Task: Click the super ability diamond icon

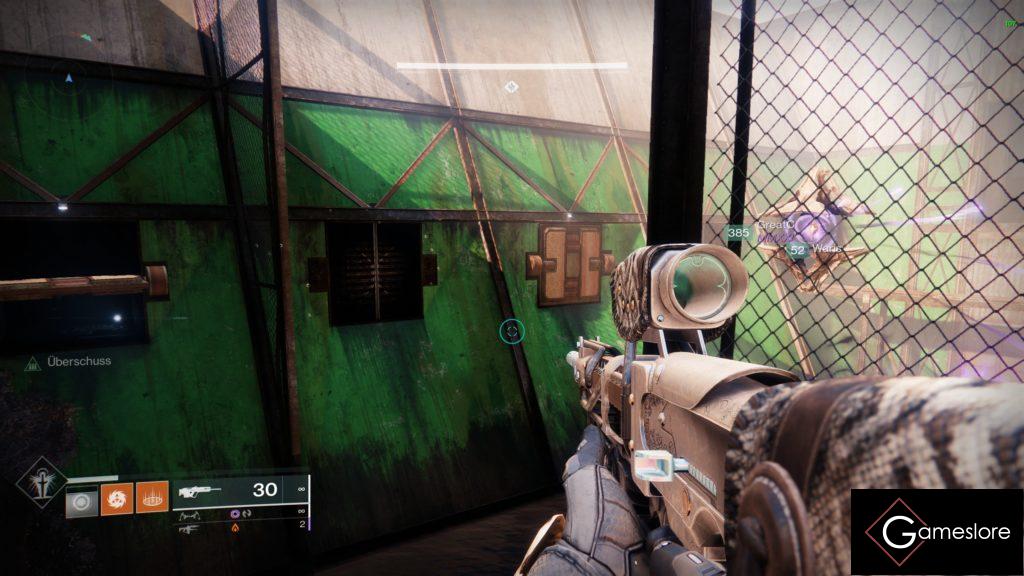Action: pos(41,484)
